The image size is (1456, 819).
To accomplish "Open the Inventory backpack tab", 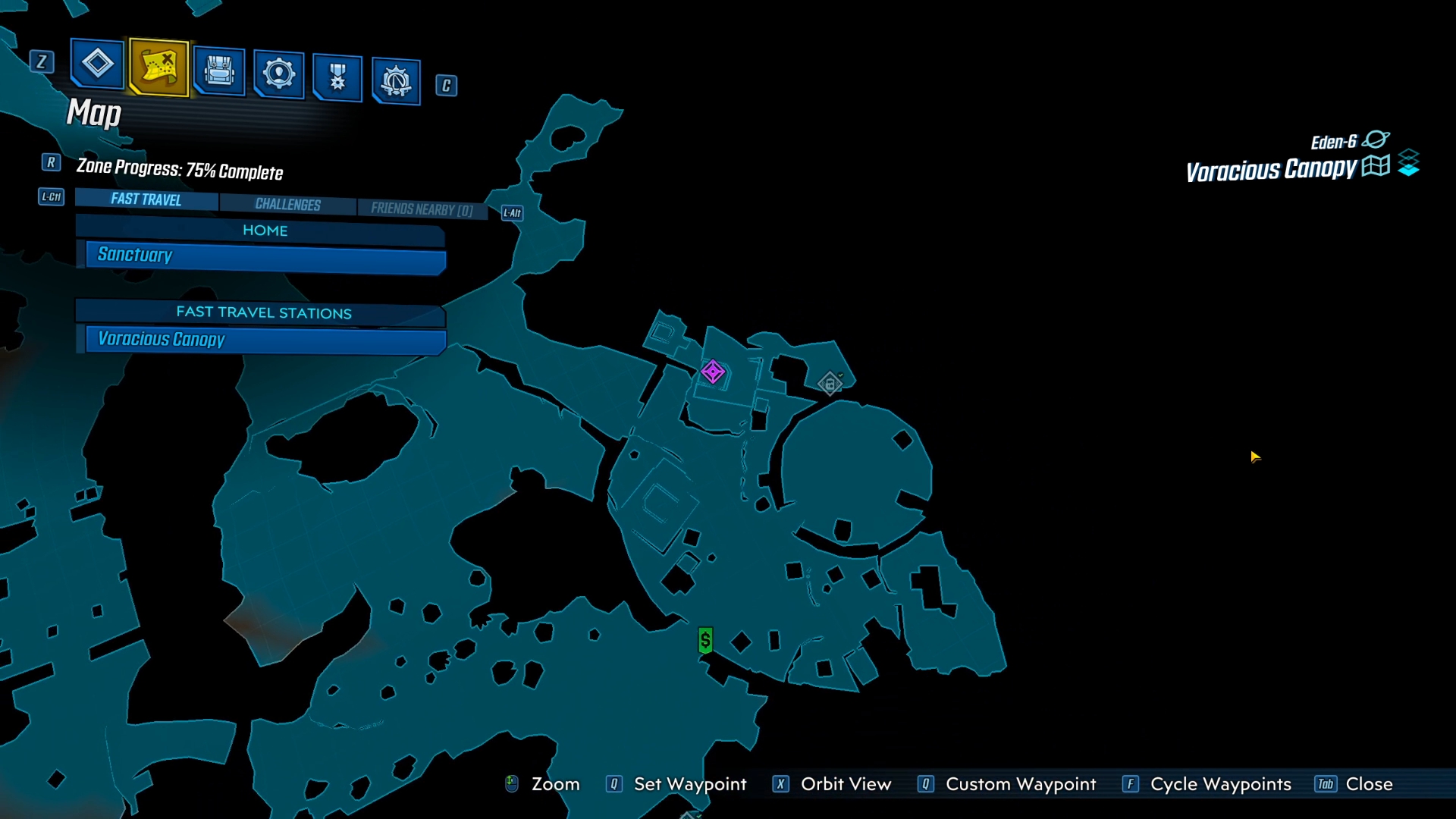I will tap(219, 72).
